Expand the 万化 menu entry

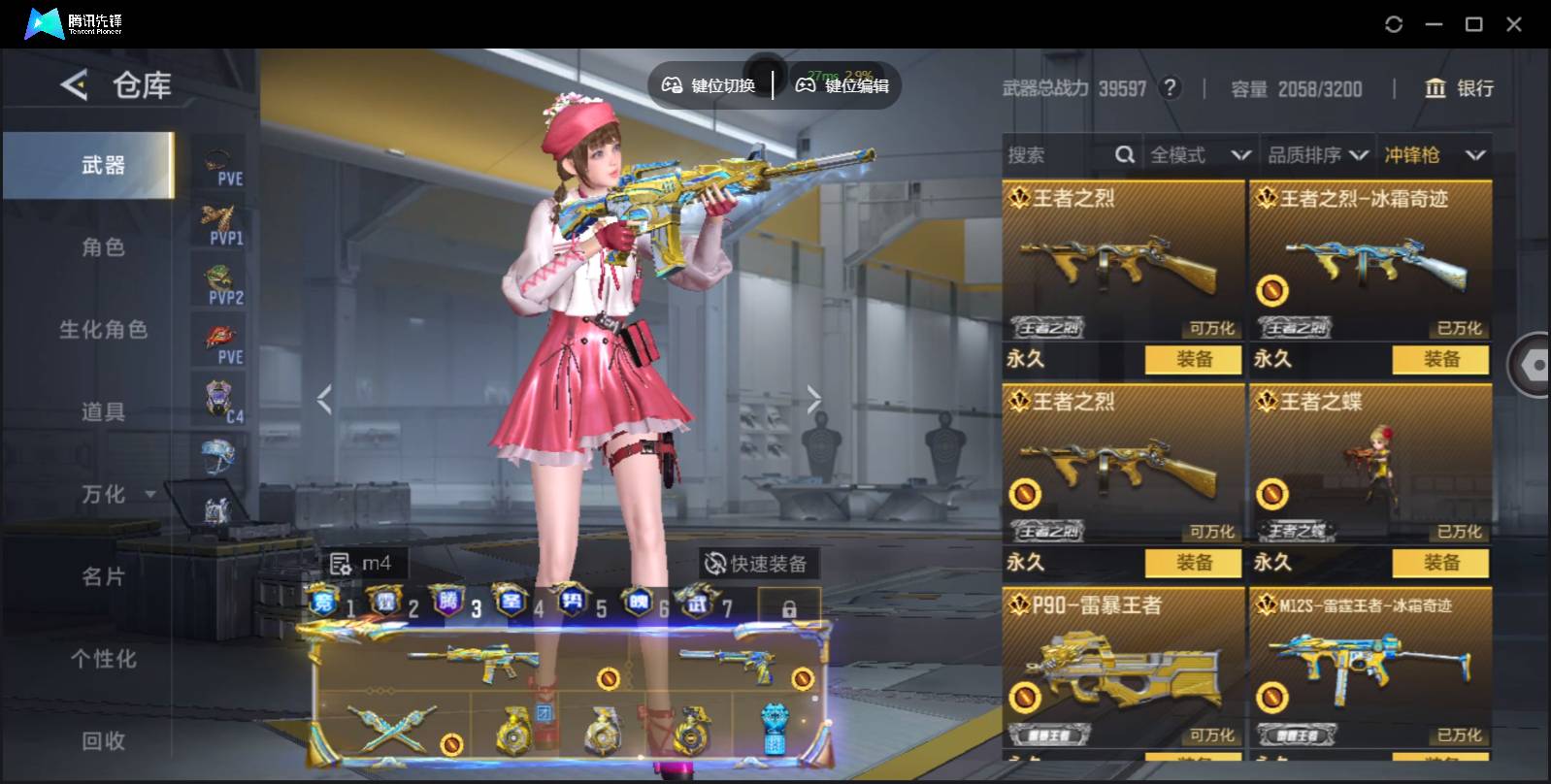105,495
